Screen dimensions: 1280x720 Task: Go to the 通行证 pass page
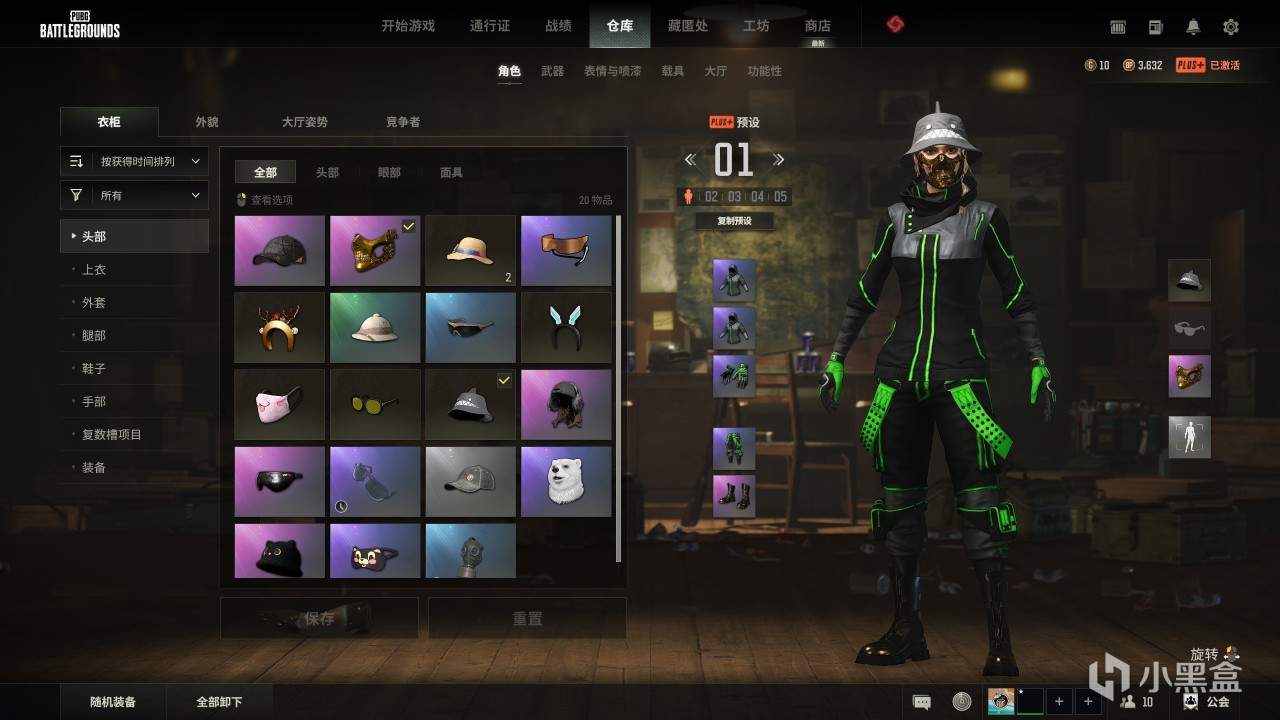490,26
